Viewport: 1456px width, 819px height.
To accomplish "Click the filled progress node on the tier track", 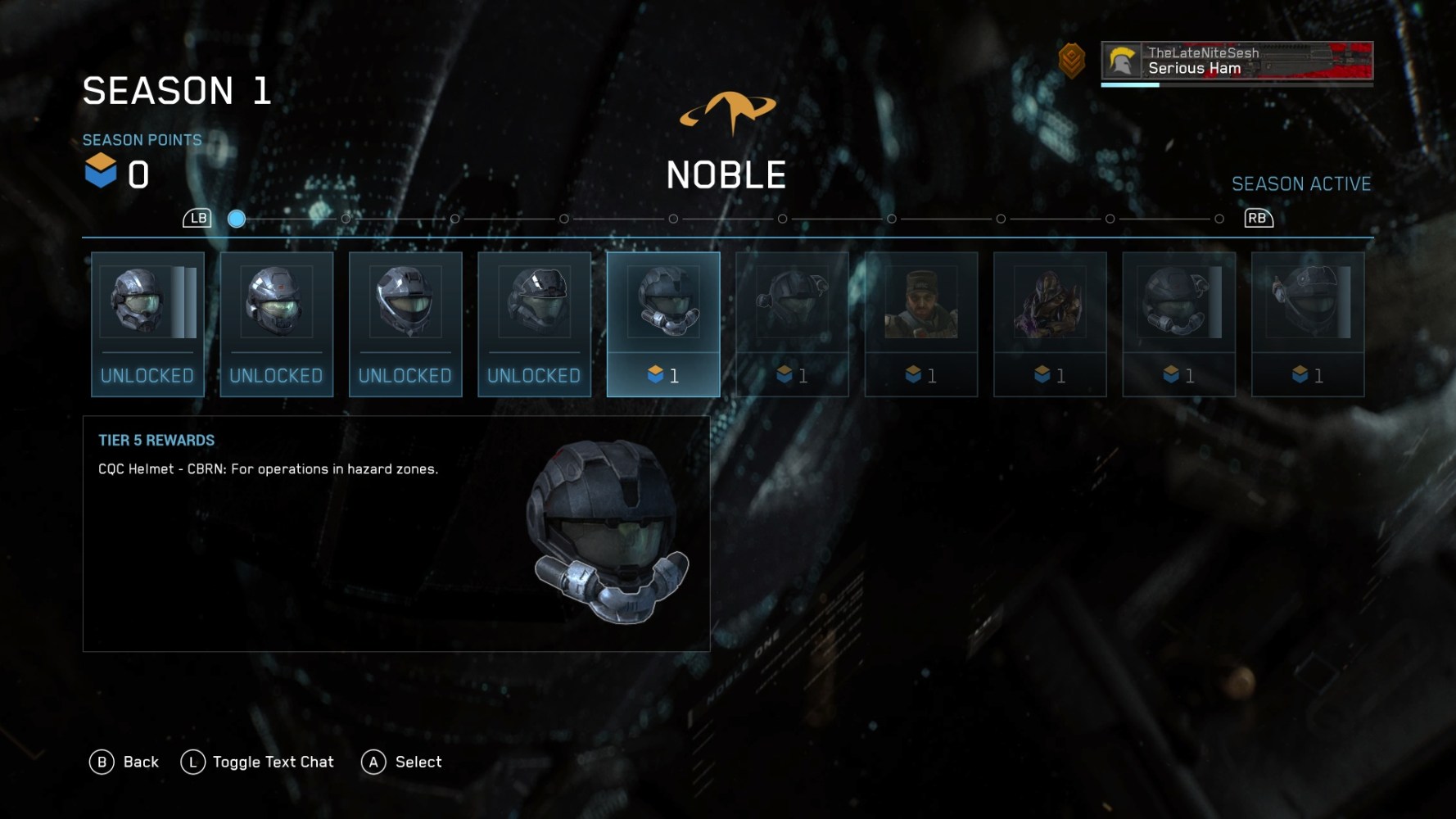I will (237, 219).
